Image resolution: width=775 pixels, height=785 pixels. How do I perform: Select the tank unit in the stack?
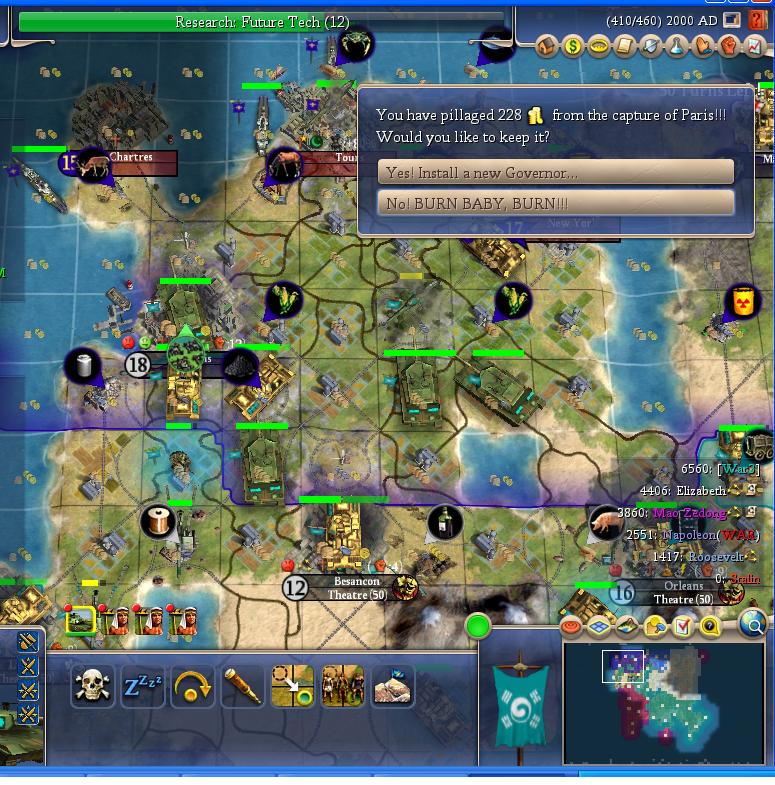click(x=80, y=621)
